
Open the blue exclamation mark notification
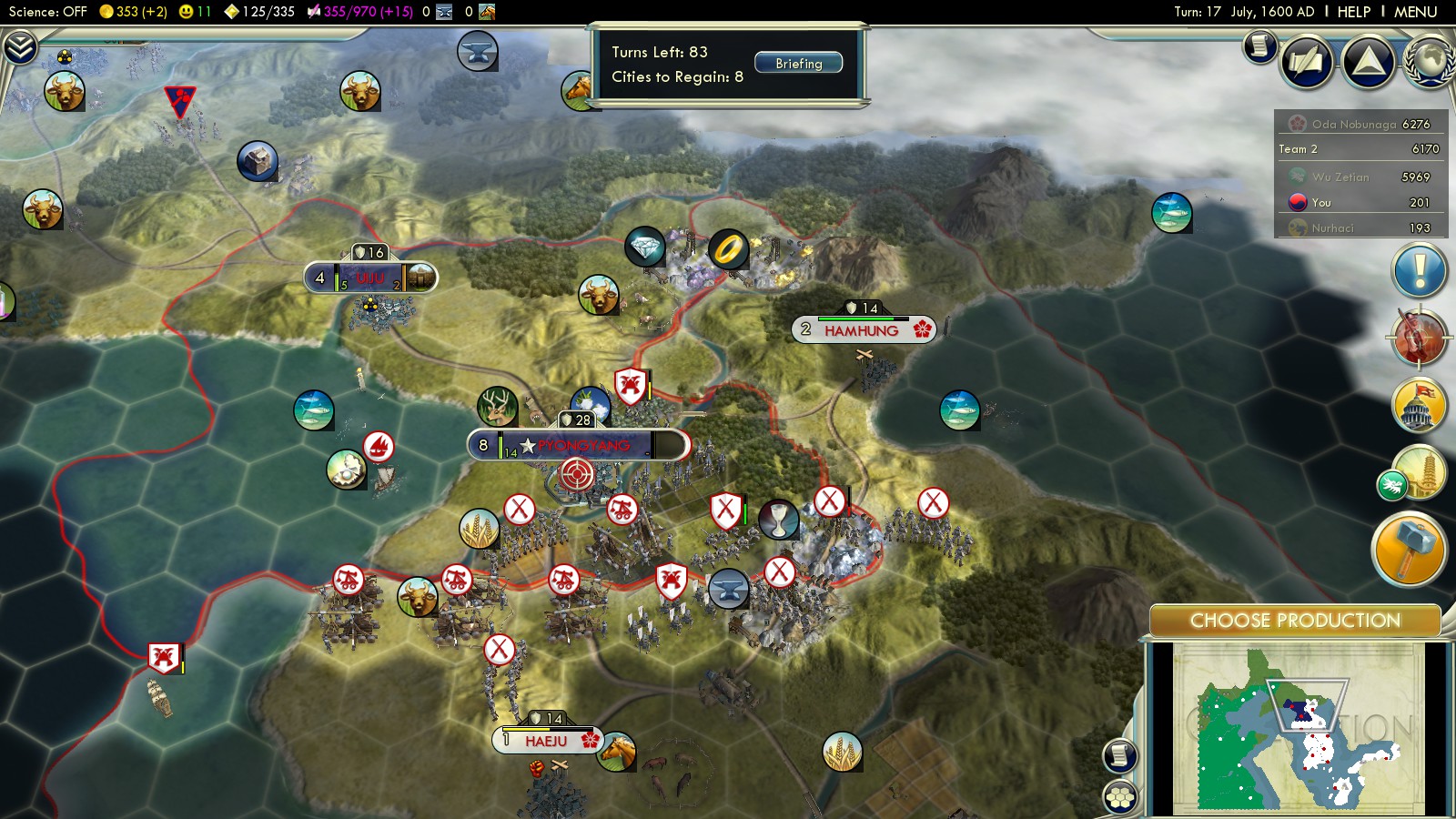coord(1419,271)
